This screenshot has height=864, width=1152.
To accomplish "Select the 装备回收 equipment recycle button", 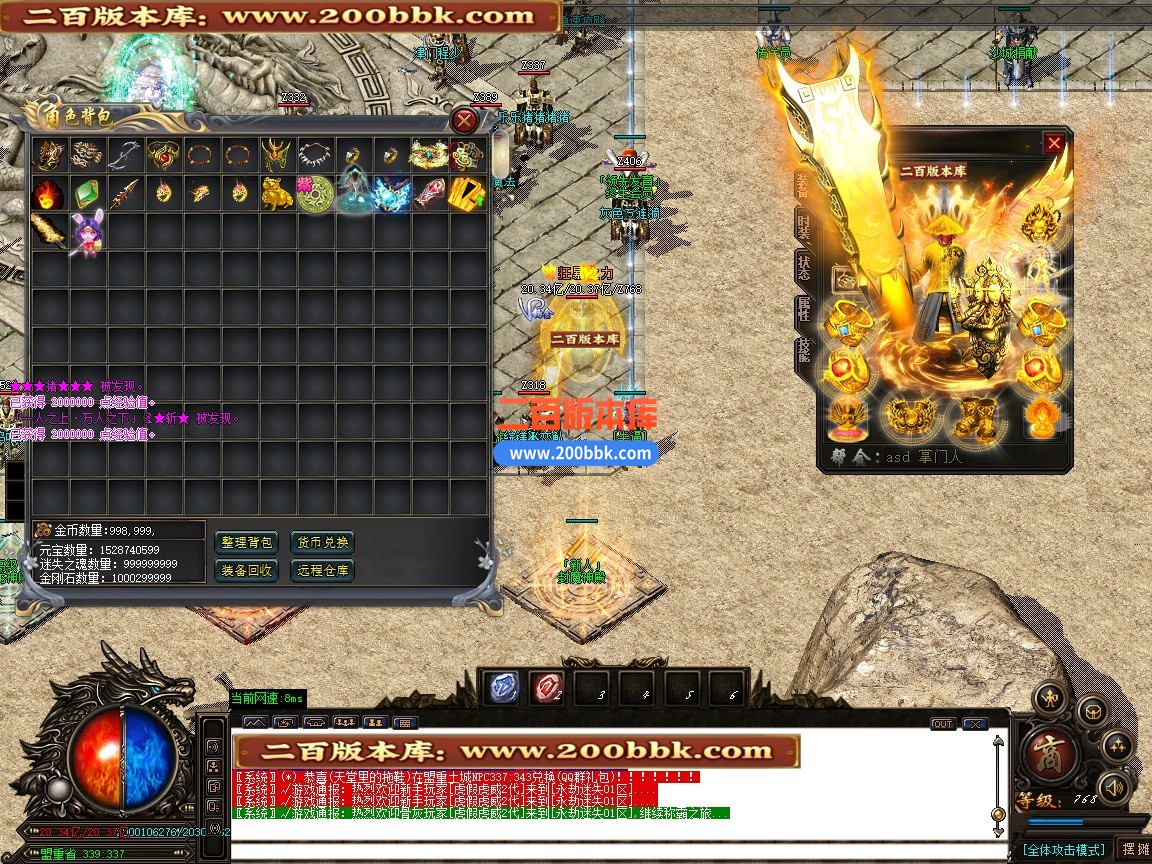I will pos(246,570).
